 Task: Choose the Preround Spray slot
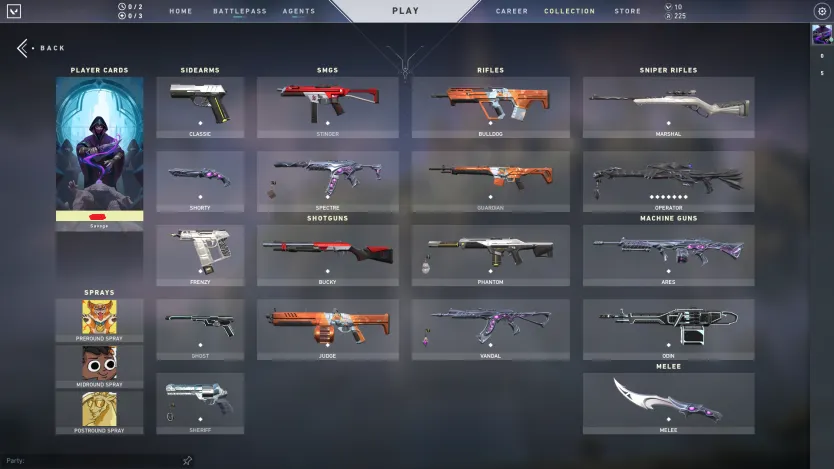tap(99, 319)
